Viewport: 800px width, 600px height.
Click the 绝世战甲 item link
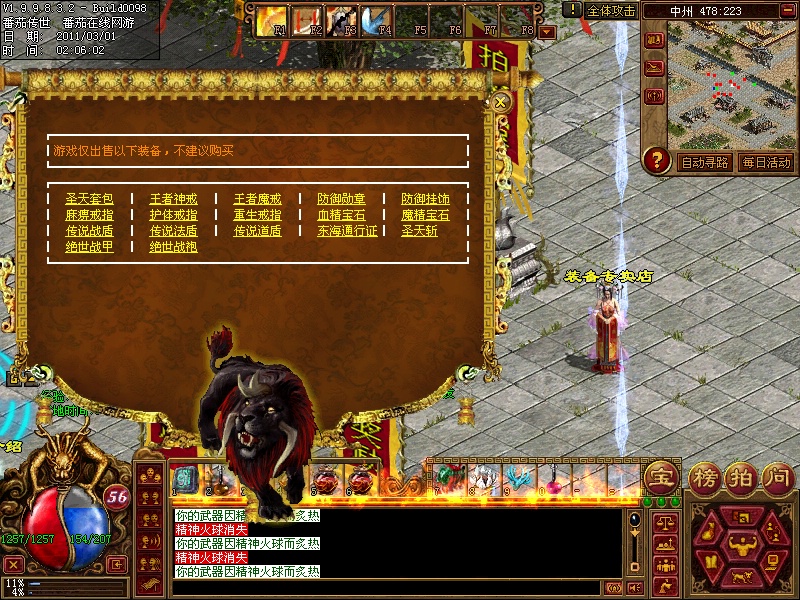(90, 247)
